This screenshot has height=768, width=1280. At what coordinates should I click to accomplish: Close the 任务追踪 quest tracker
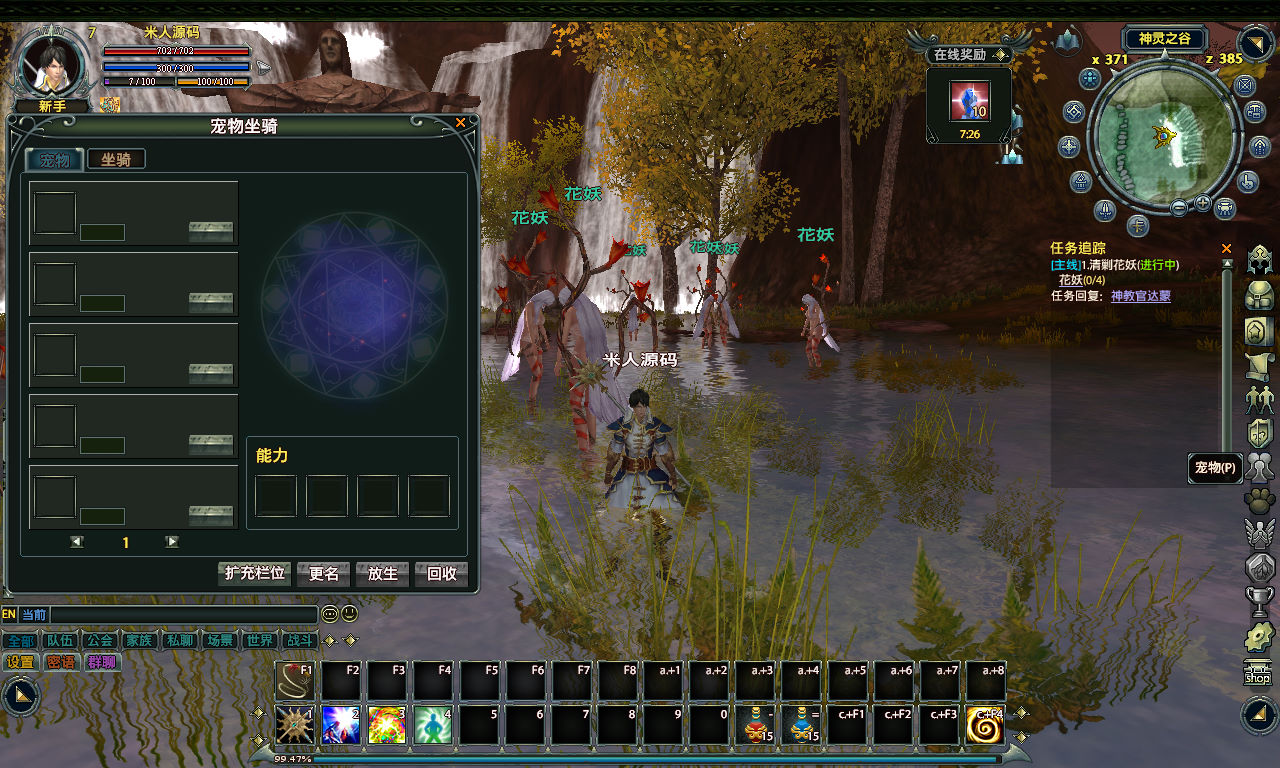coord(1227,248)
